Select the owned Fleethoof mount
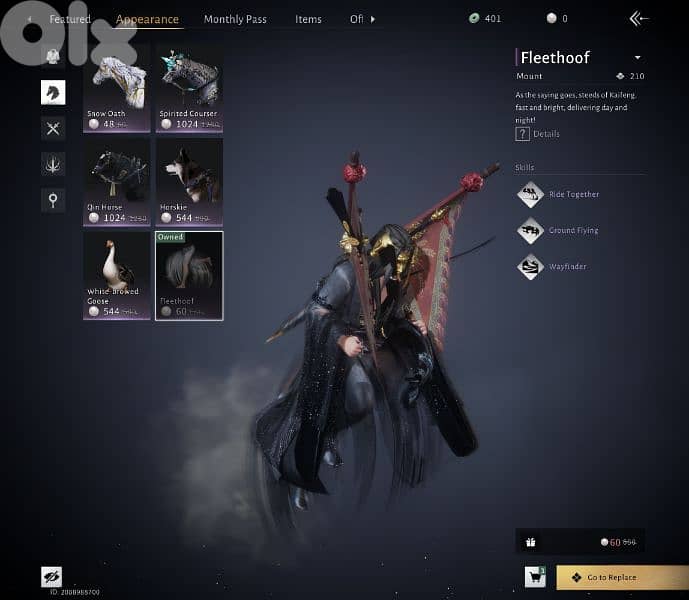 [189, 275]
